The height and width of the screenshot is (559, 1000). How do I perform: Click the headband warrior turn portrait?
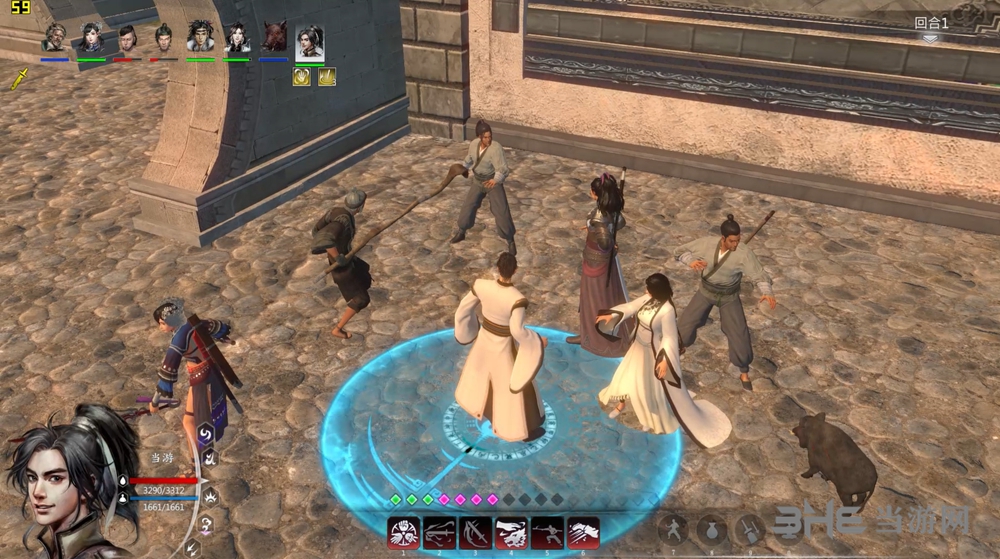(x=200, y=38)
